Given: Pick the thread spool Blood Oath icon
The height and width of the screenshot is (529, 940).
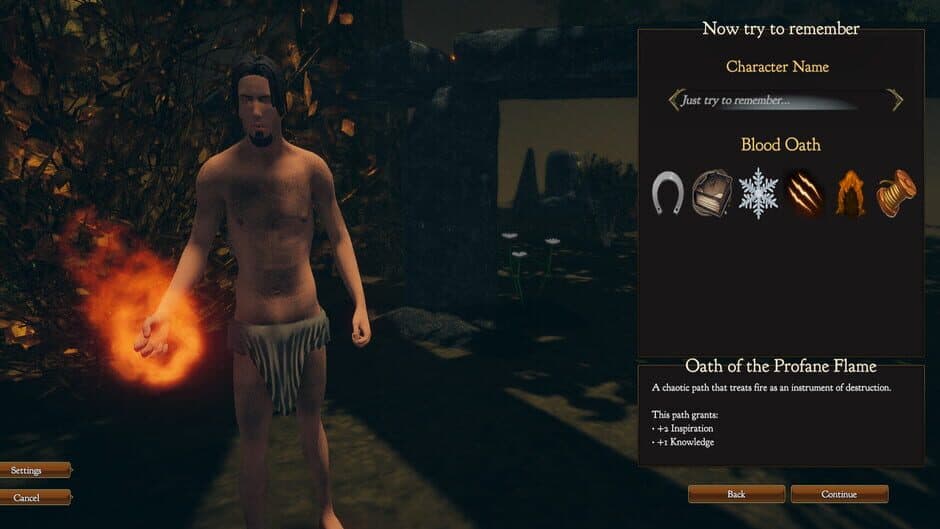Looking at the screenshot, I should click(895, 193).
